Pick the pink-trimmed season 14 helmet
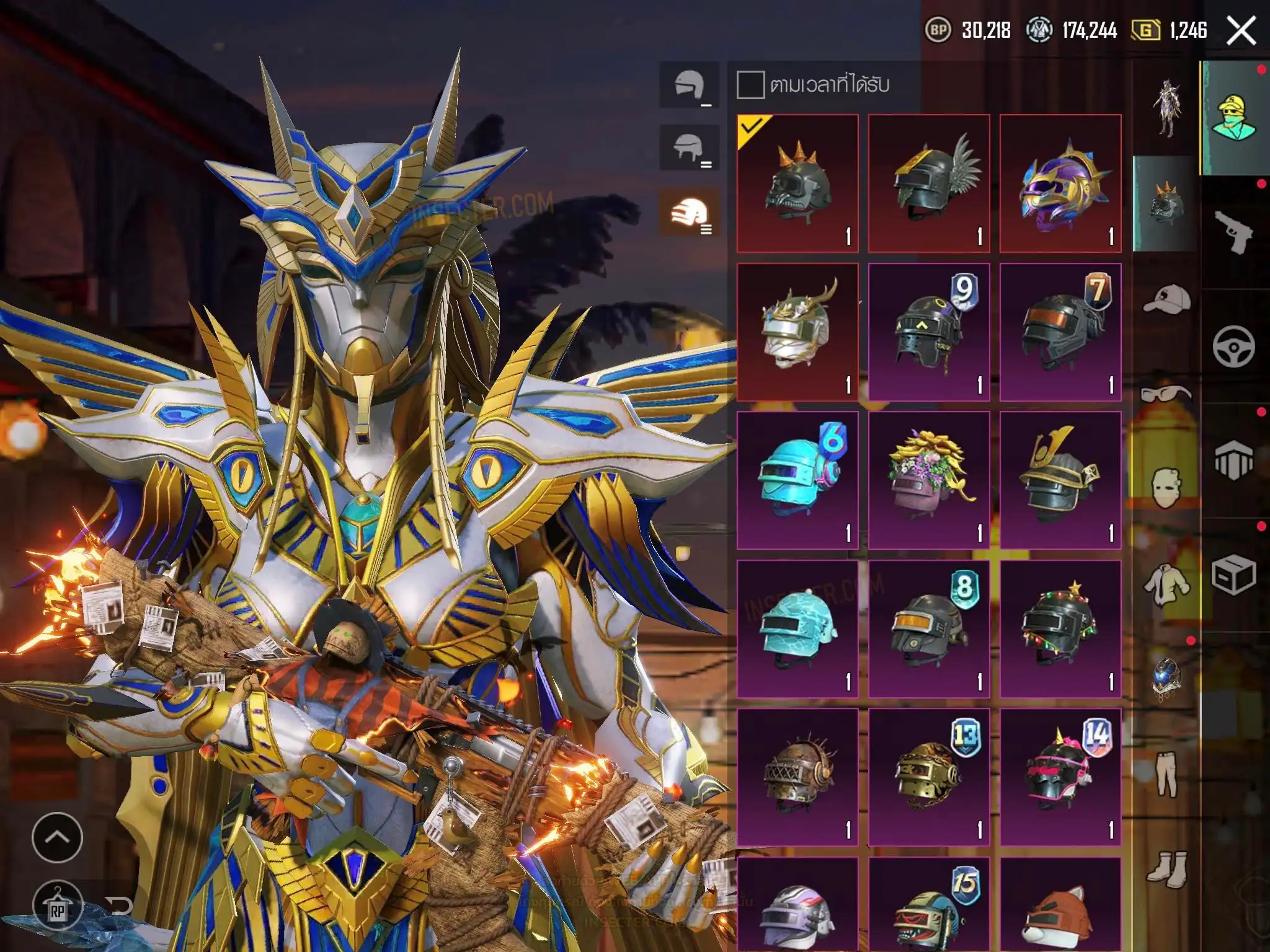Image resolution: width=1270 pixels, height=952 pixels. click(1060, 778)
